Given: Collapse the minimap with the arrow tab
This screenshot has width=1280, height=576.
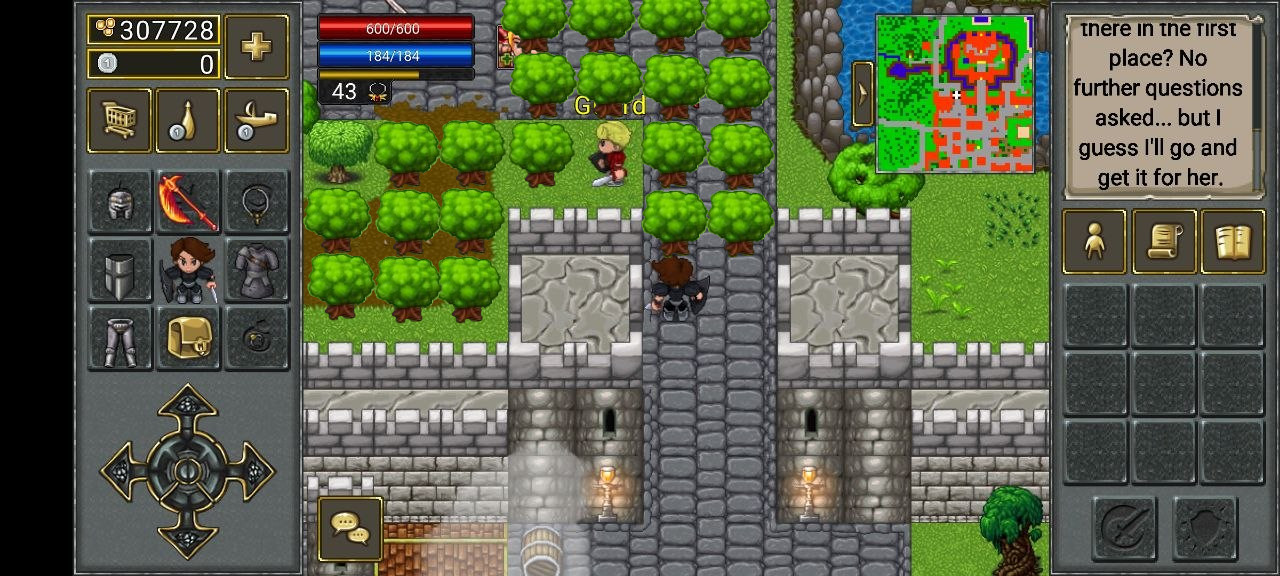Looking at the screenshot, I should 862,94.
